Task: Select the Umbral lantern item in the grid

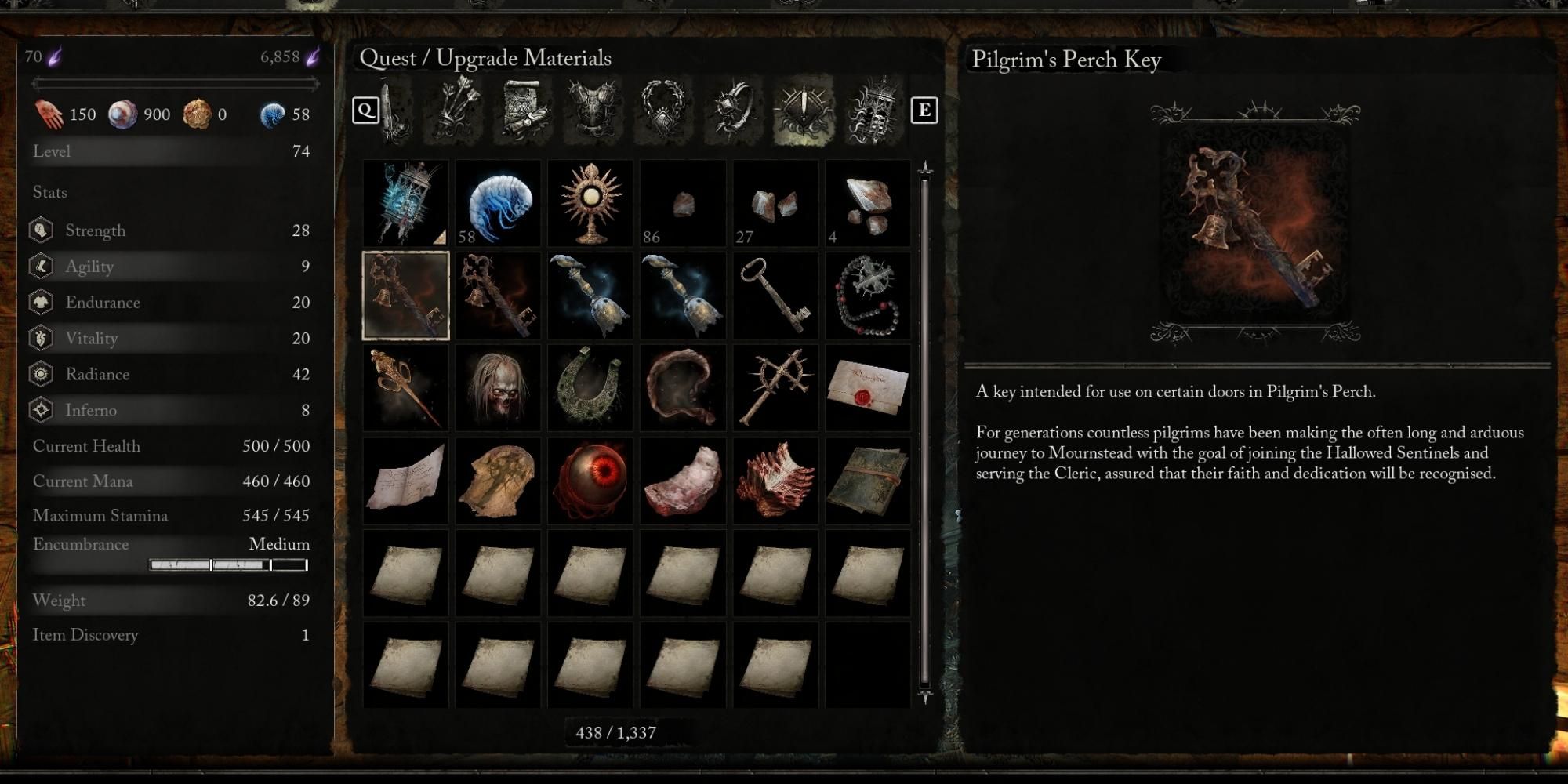Action: pyautogui.click(x=405, y=202)
